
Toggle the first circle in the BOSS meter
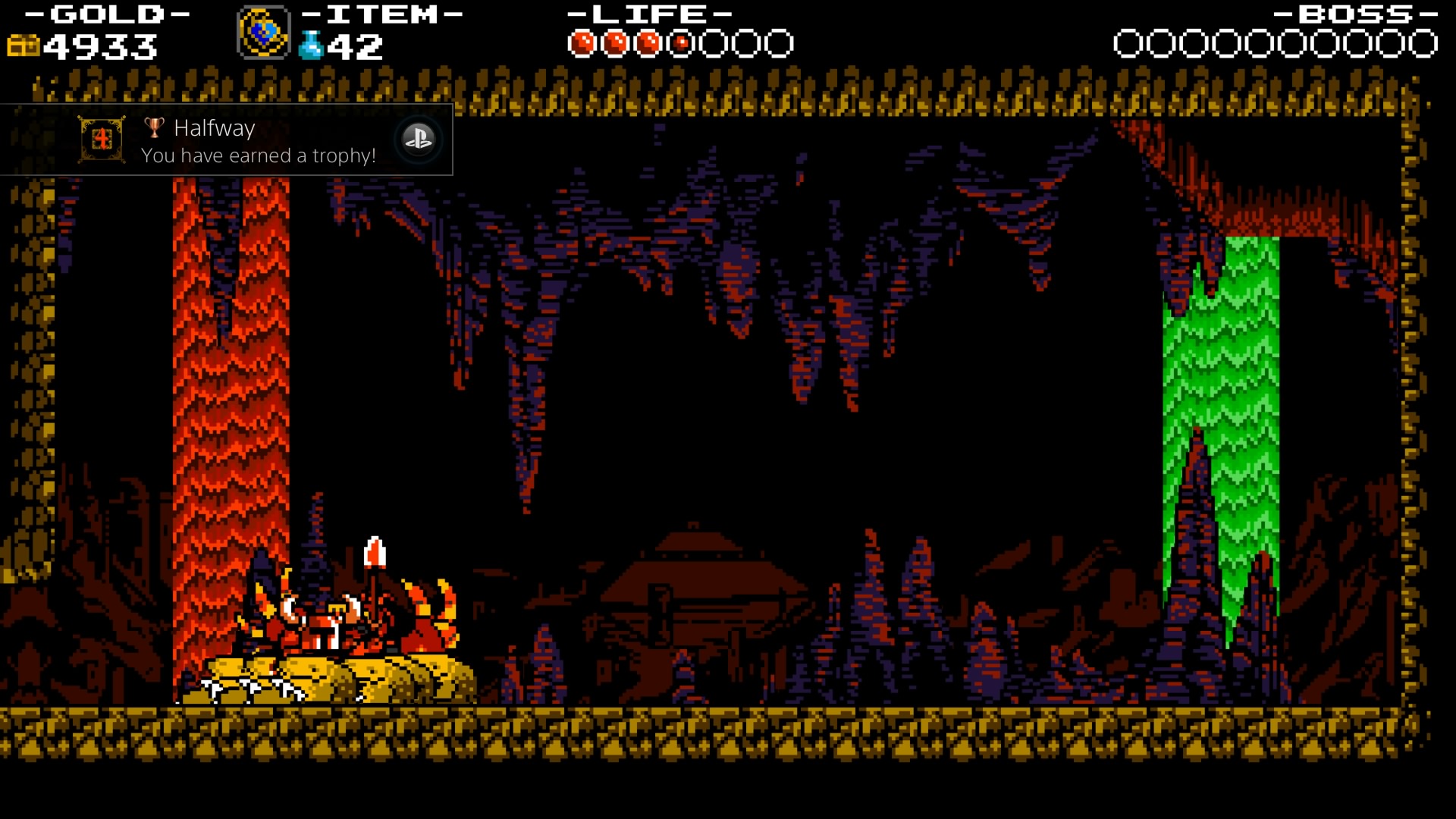[1128, 43]
